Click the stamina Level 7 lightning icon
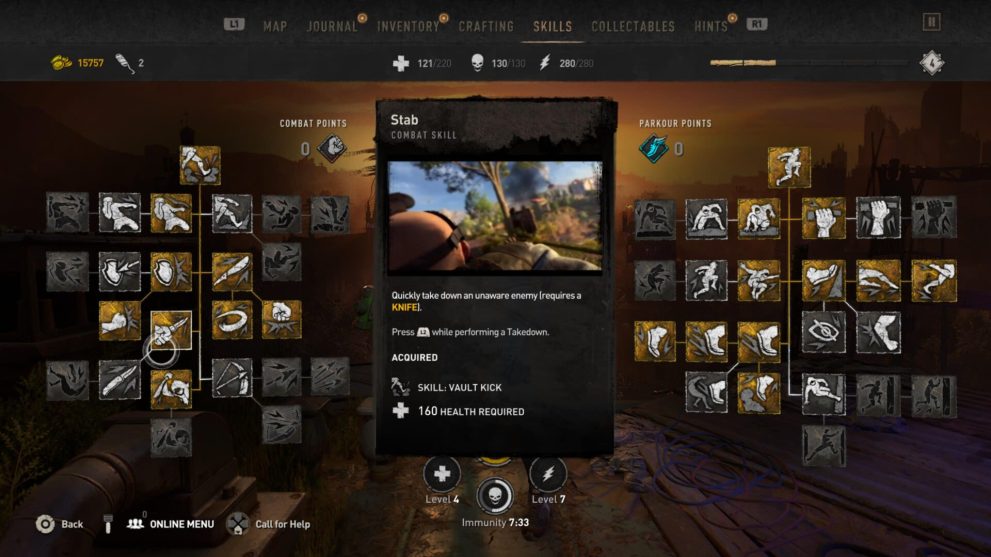The image size is (991, 557). 548,474
